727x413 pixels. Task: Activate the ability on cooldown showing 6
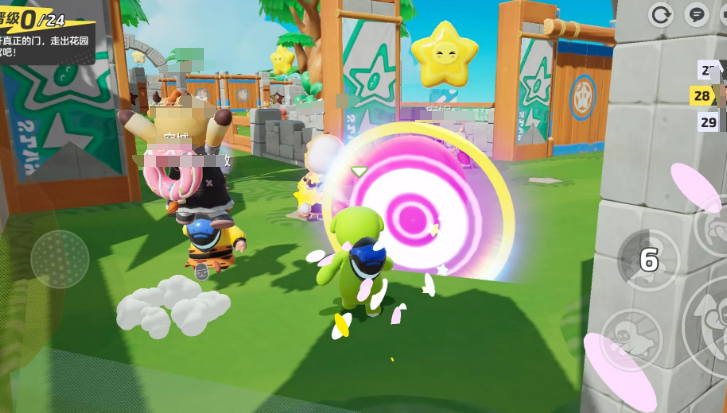pyautogui.click(x=647, y=260)
